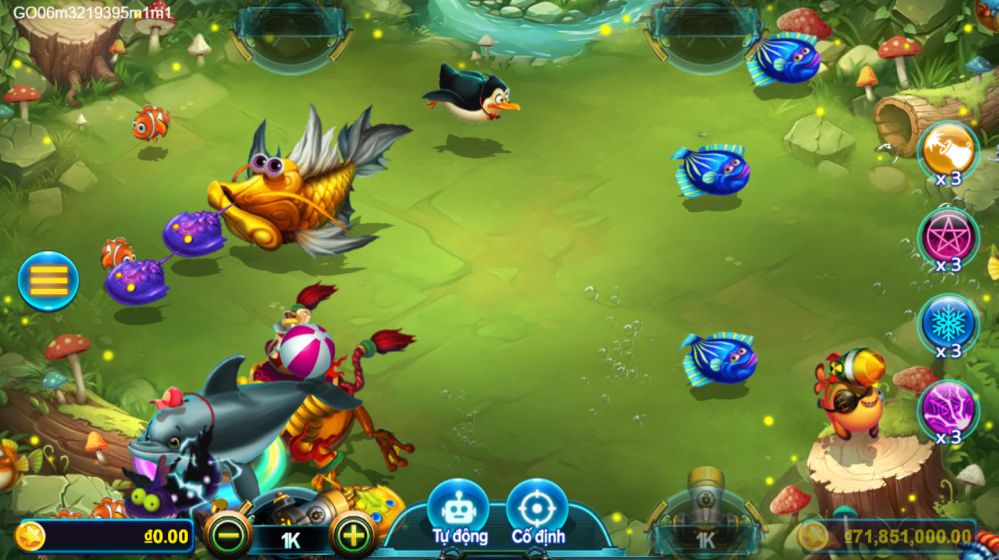Decrease the bet with the minus button
The image size is (999, 560).
click(x=226, y=535)
